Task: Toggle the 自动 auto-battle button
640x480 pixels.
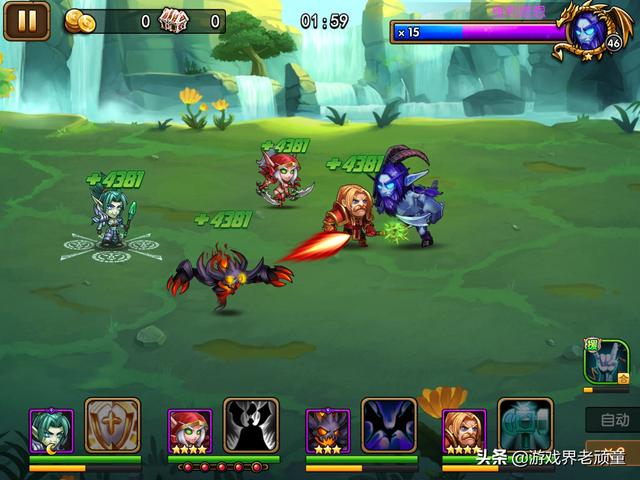Action: (x=612, y=420)
